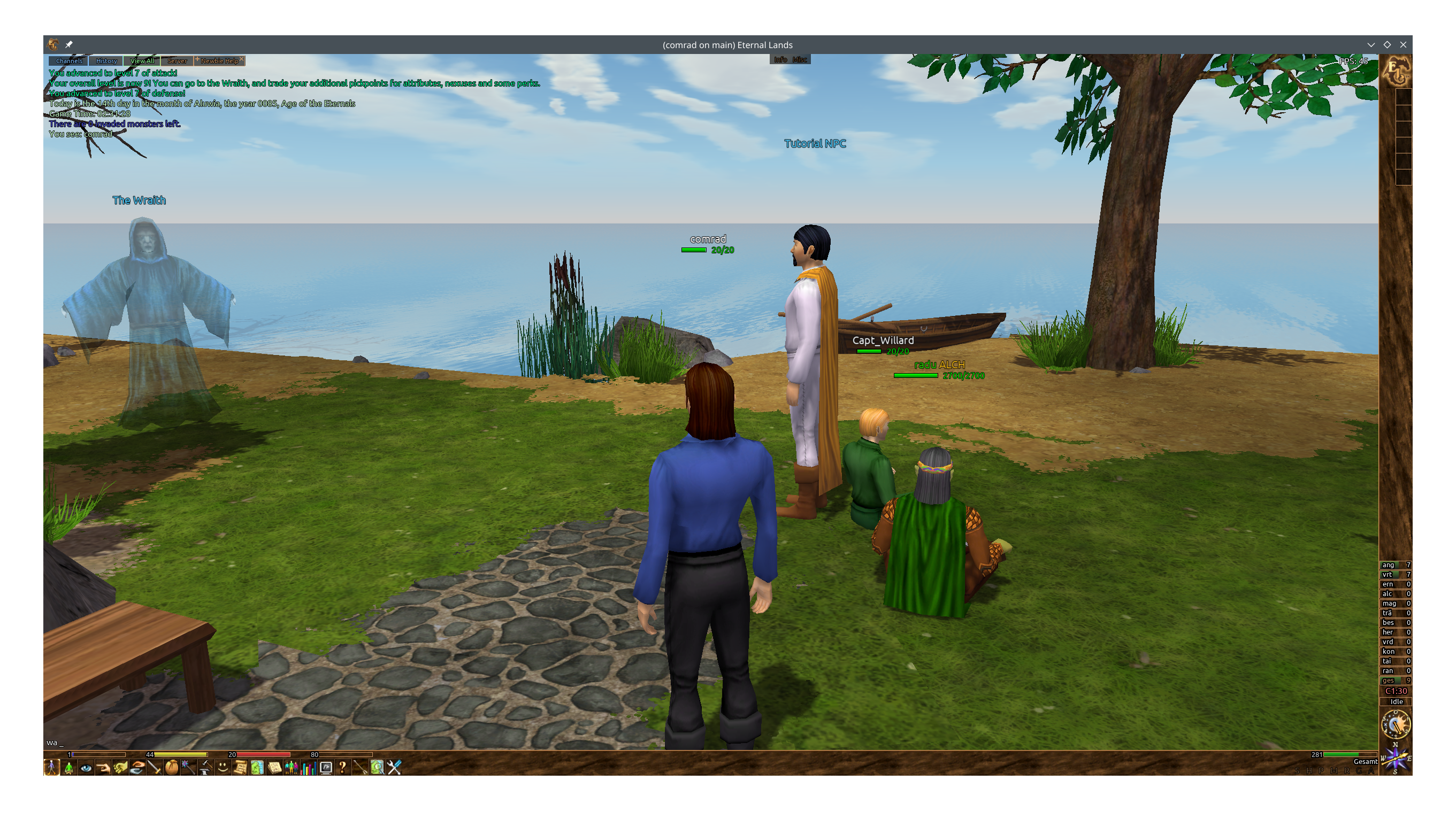
Task: Toggle the sit icon in the toolbar
Action: click(x=69, y=768)
